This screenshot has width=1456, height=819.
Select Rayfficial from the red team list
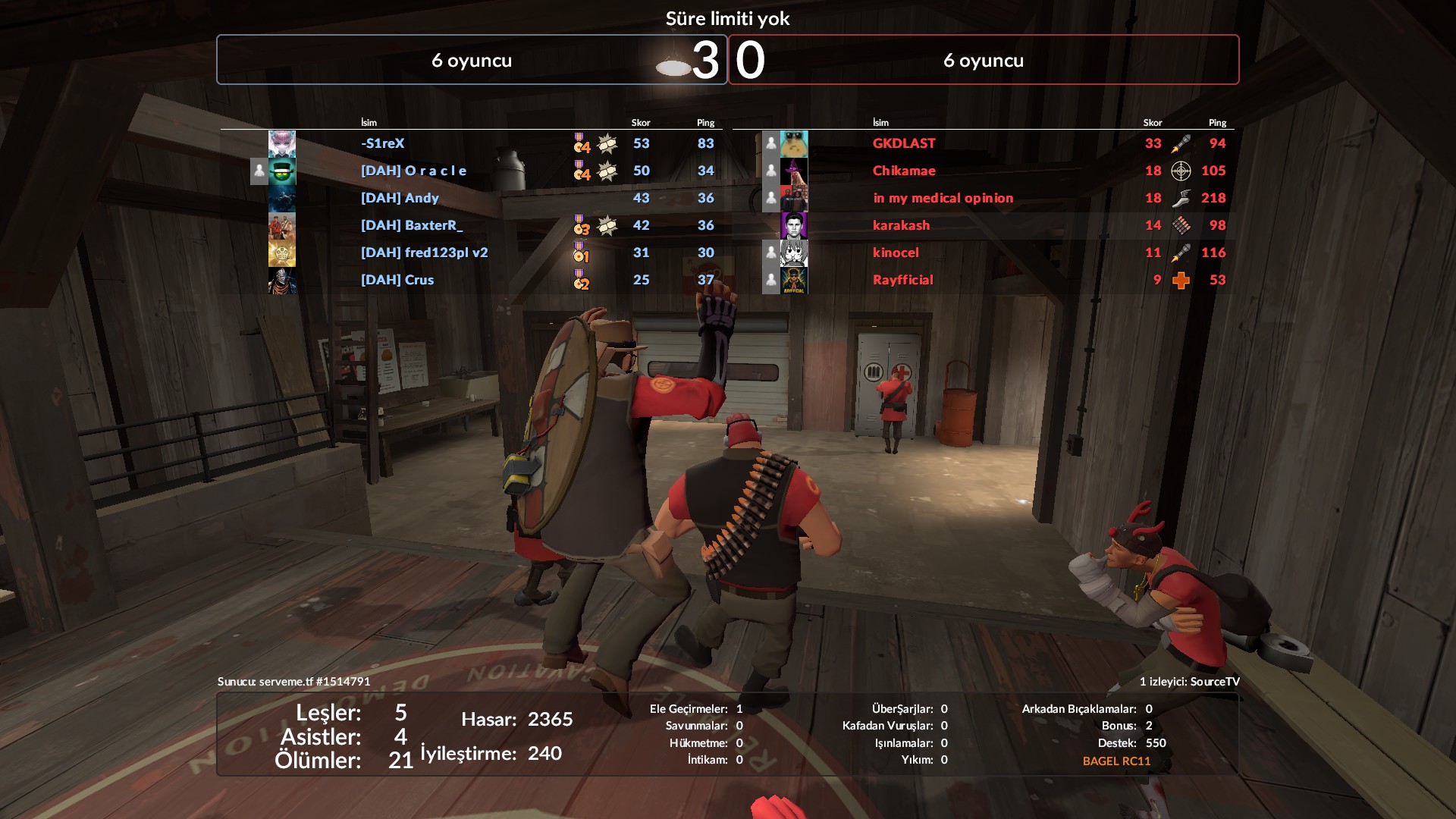[x=902, y=280]
